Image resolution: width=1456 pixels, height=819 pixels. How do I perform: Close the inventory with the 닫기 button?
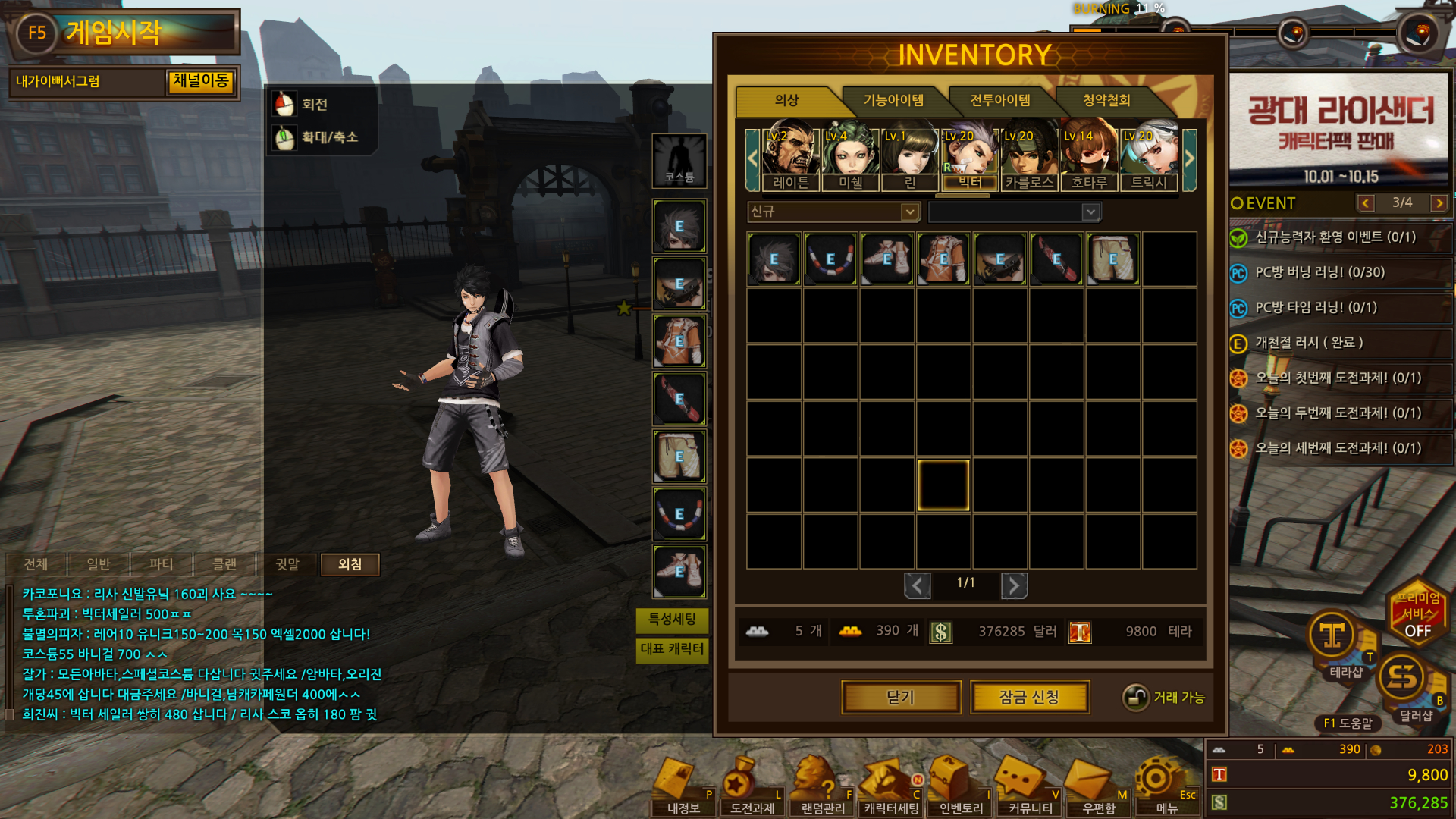(901, 697)
